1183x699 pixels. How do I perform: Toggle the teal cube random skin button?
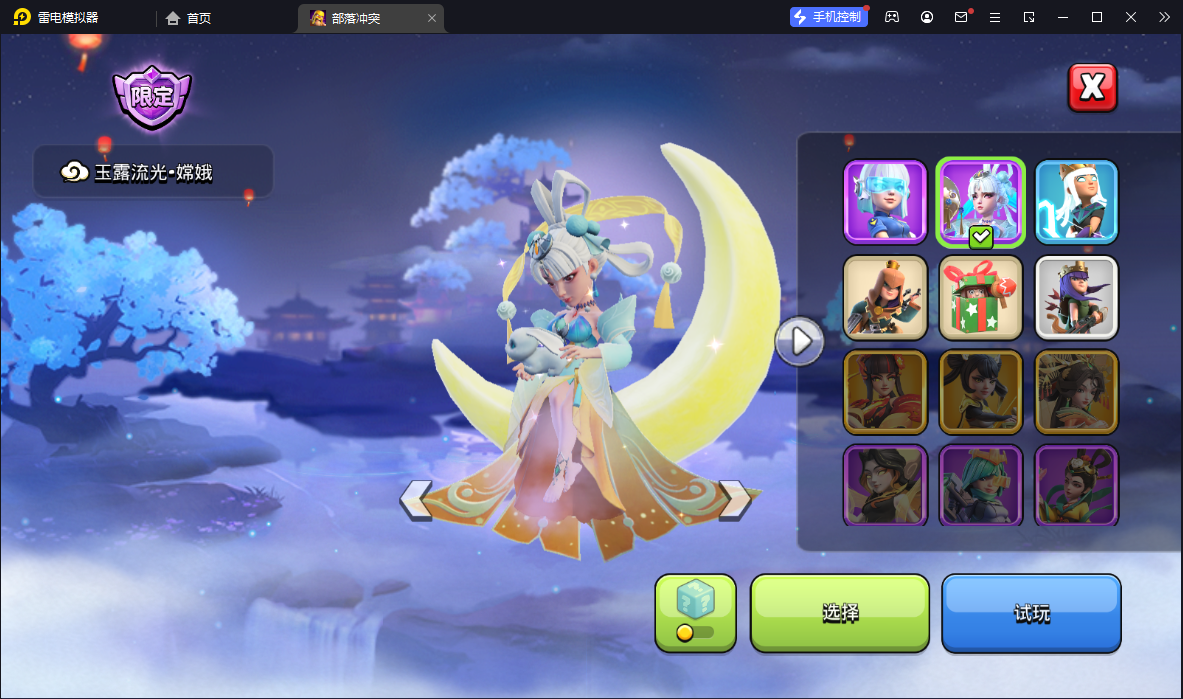(695, 612)
